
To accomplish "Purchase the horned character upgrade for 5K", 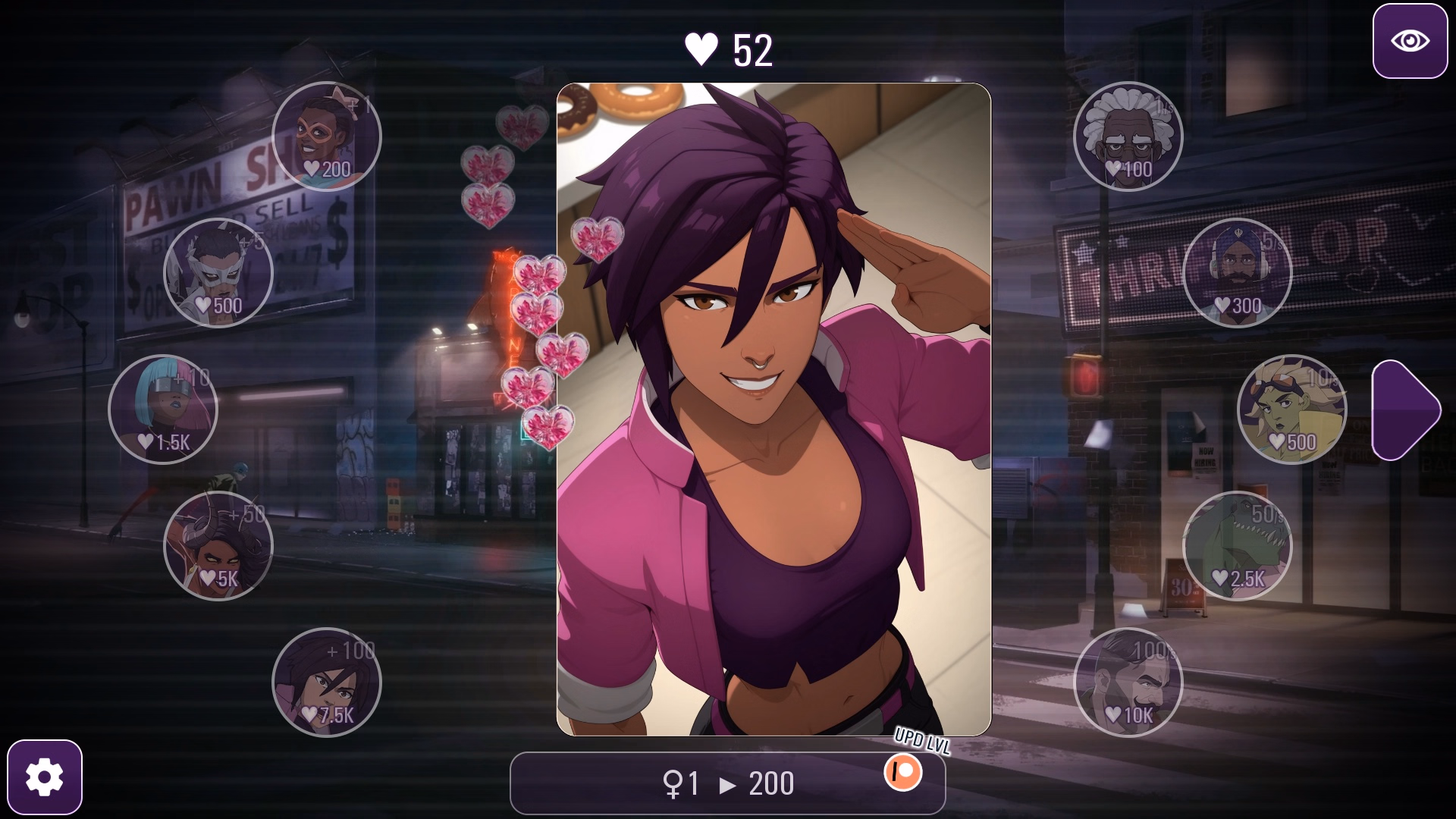I will point(218,546).
